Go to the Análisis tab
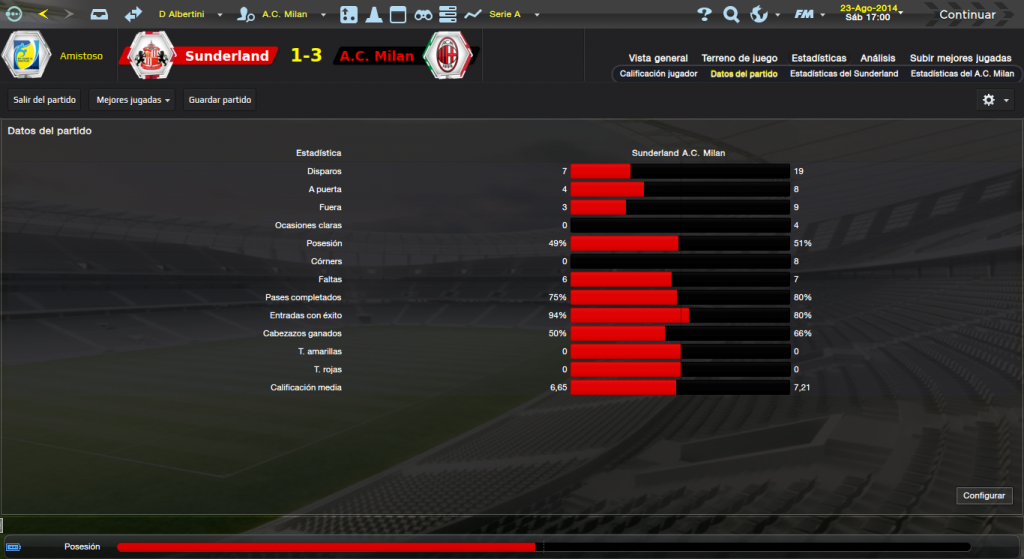This screenshot has height=559, width=1024. 878,58
